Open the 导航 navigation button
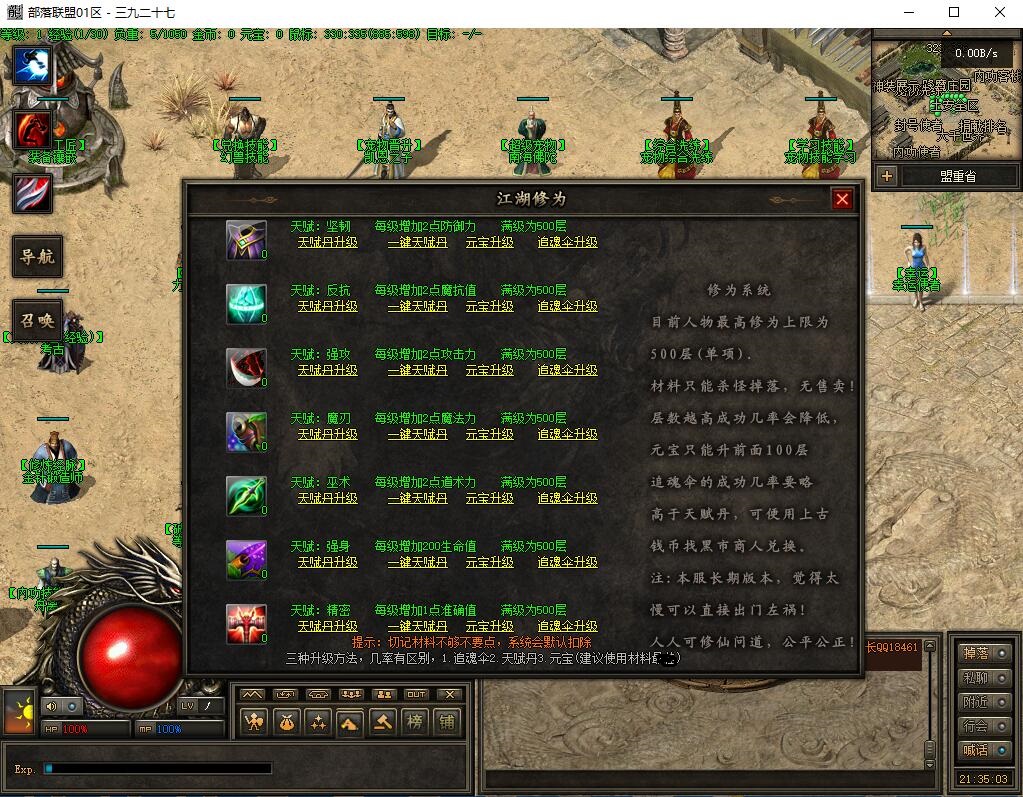The height and width of the screenshot is (797, 1023). click(x=37, y=257)
